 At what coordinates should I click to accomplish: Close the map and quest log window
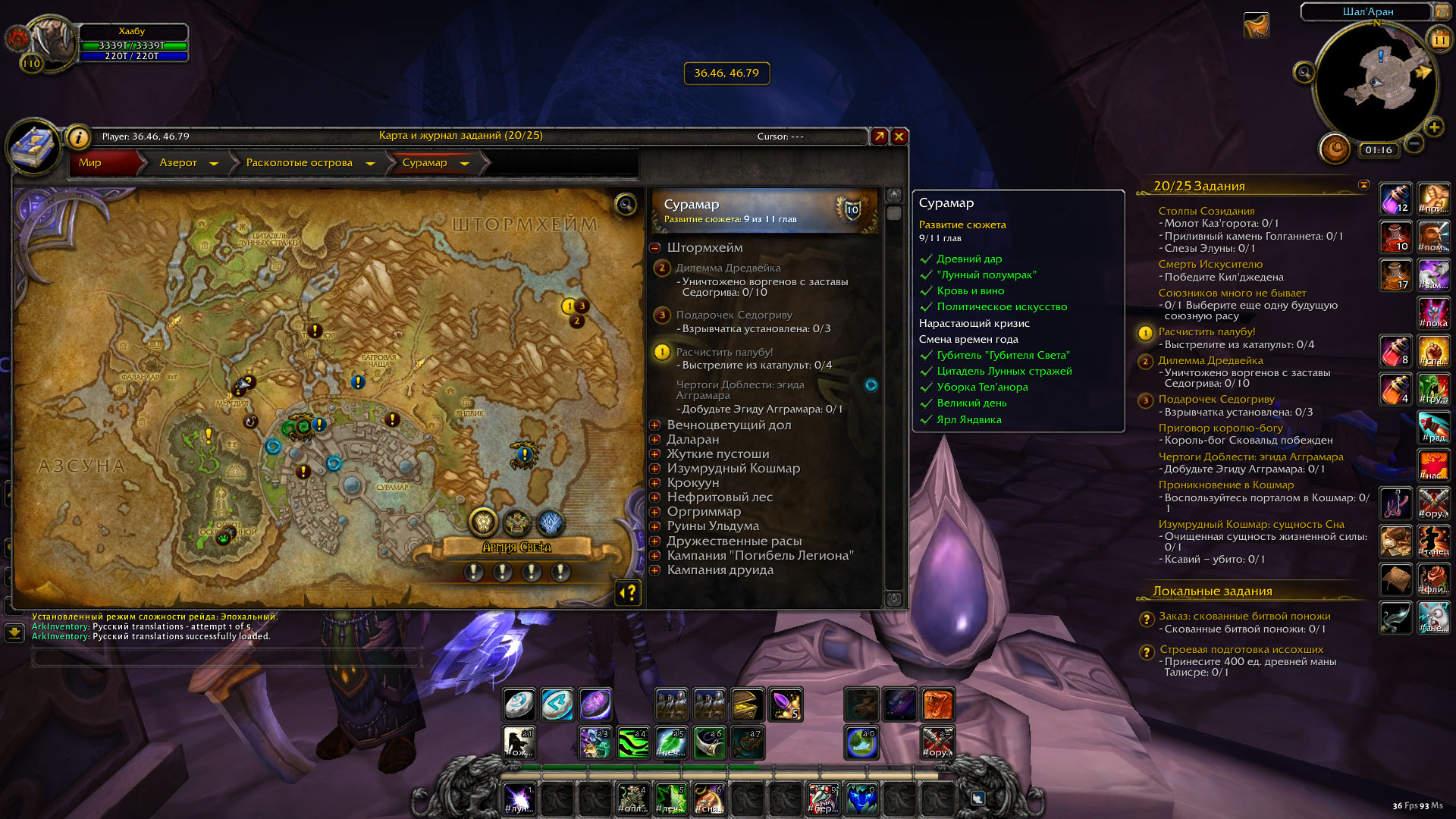tap(899, 136)
